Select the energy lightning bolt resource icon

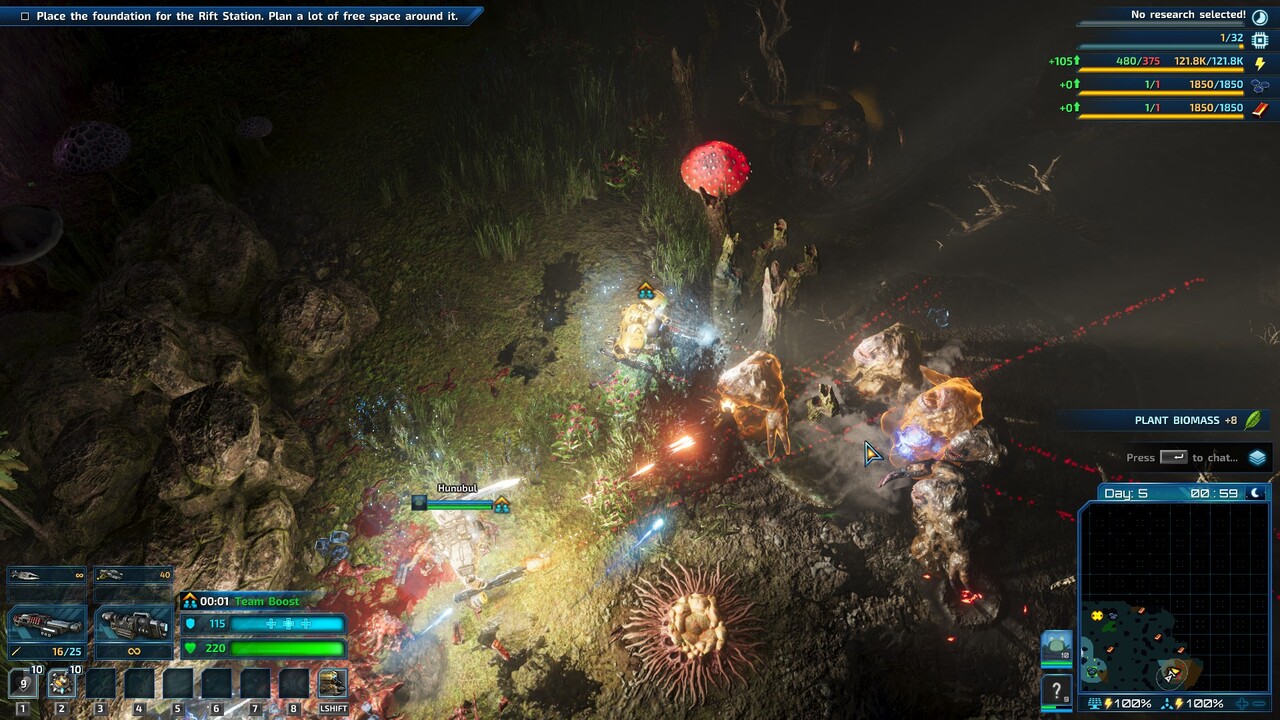(x=1260, y=62)
